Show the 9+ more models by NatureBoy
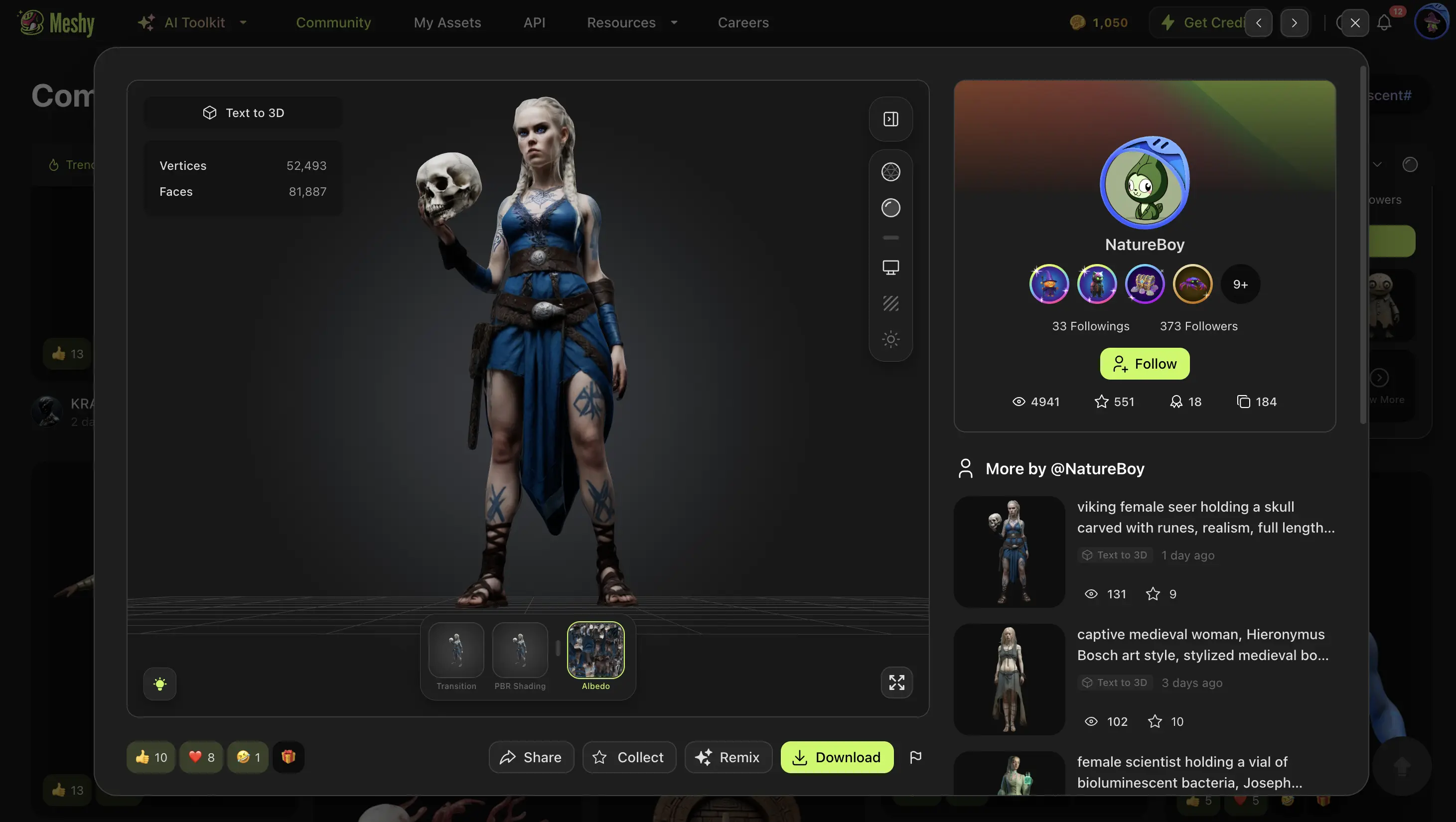This screenshot has width=1456, height=822. 1240,283
